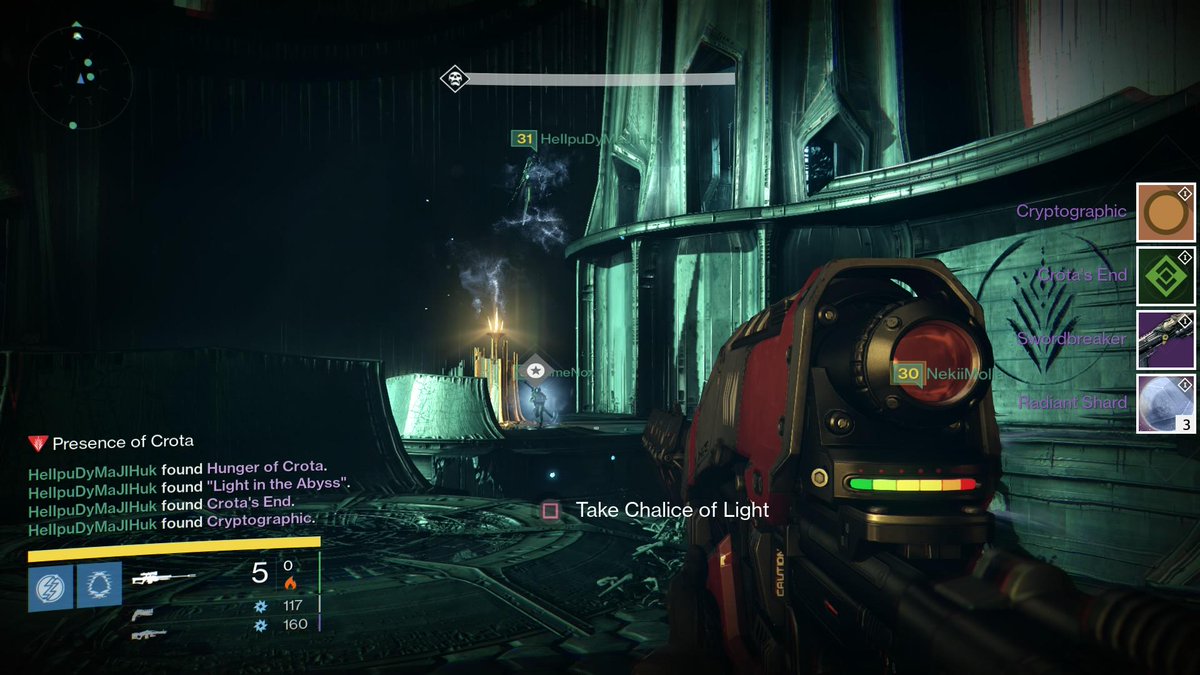
Task: Click the radar minimap
Action: point(80,78)
